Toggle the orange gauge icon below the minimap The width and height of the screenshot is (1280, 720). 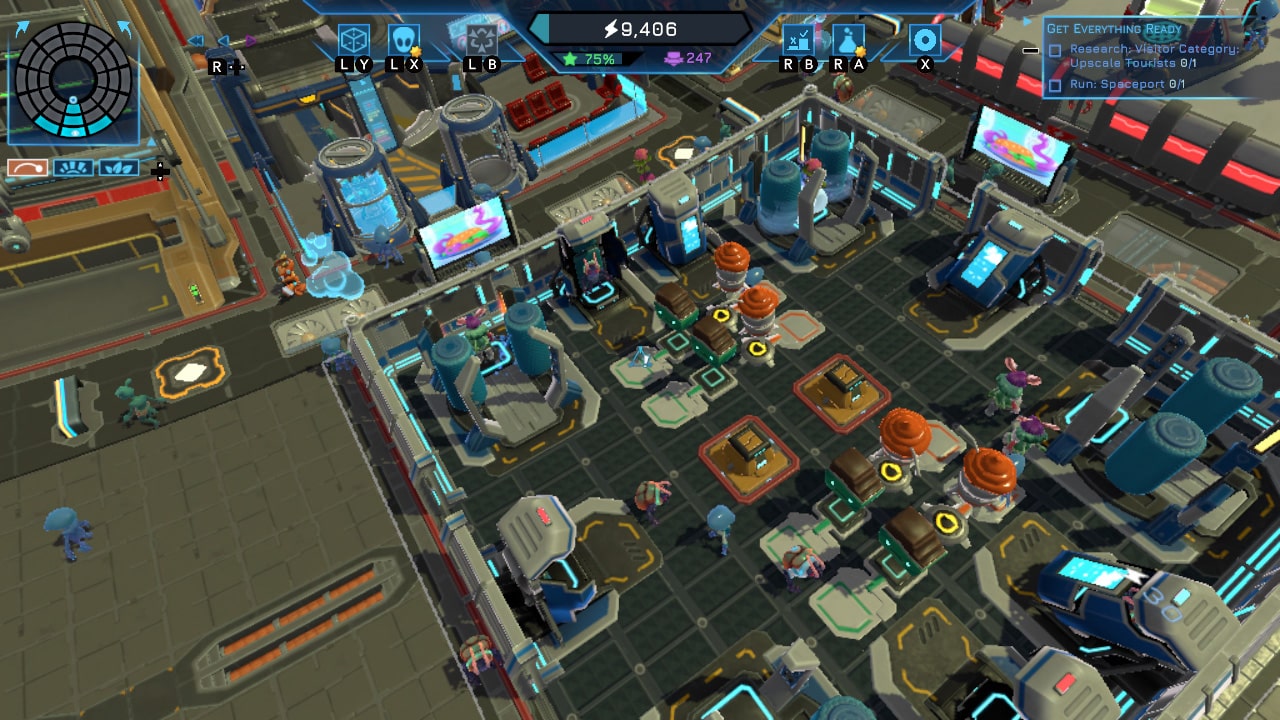(x=27, y=167)
